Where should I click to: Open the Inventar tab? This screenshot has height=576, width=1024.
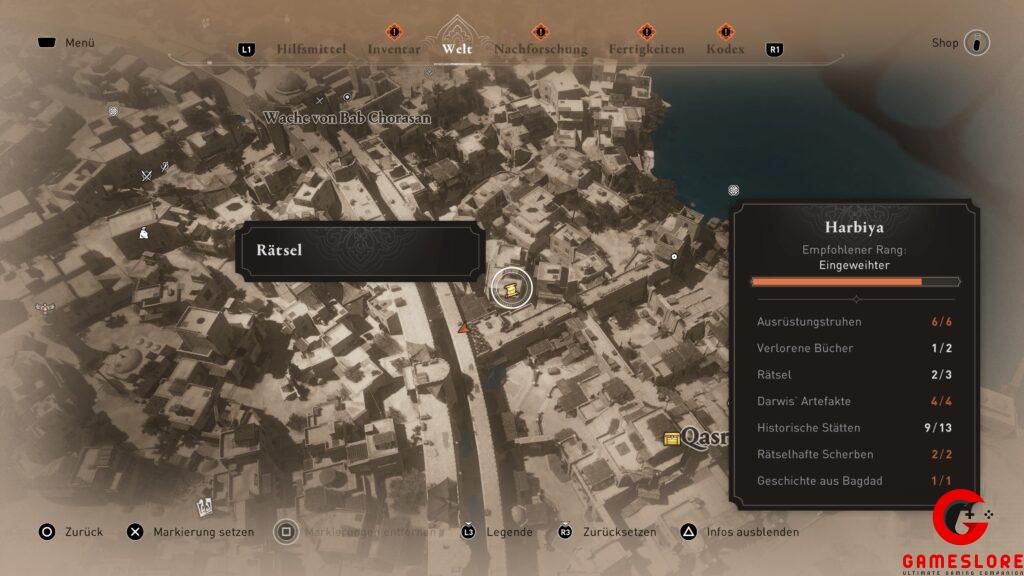coord(393,49)
